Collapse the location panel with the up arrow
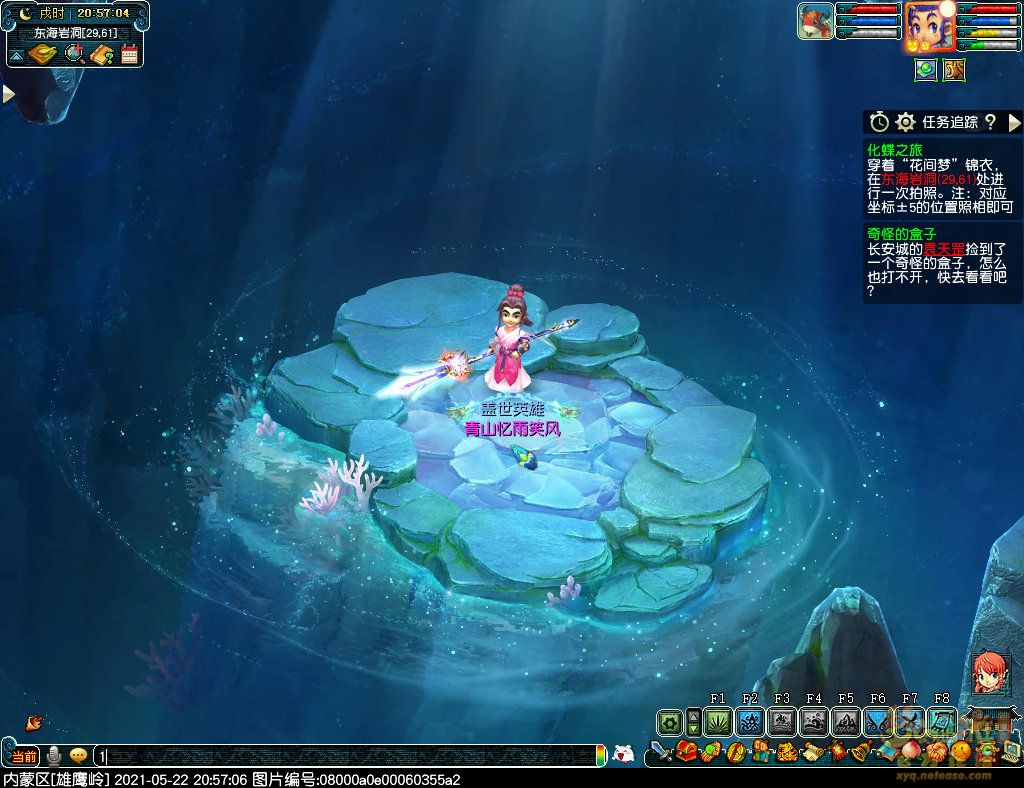Image resolution: width=1024 pixels, height=788 pixels. (x=17, y=54)
